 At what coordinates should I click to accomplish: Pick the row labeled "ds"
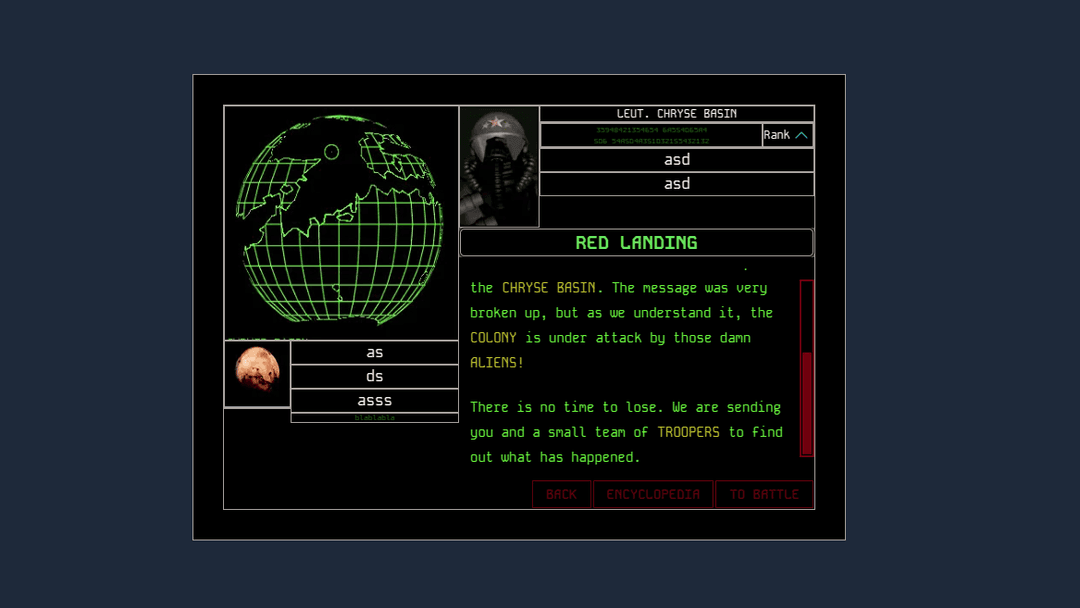click(x=374, y=376)
